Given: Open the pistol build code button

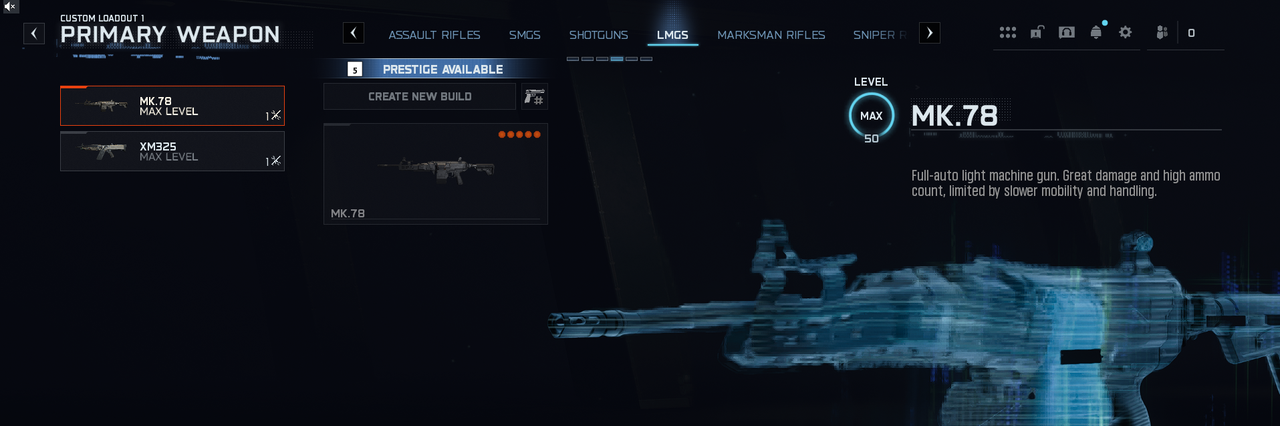Looking at the screenshot, I should pyautogui.click(x=534, y=96).
